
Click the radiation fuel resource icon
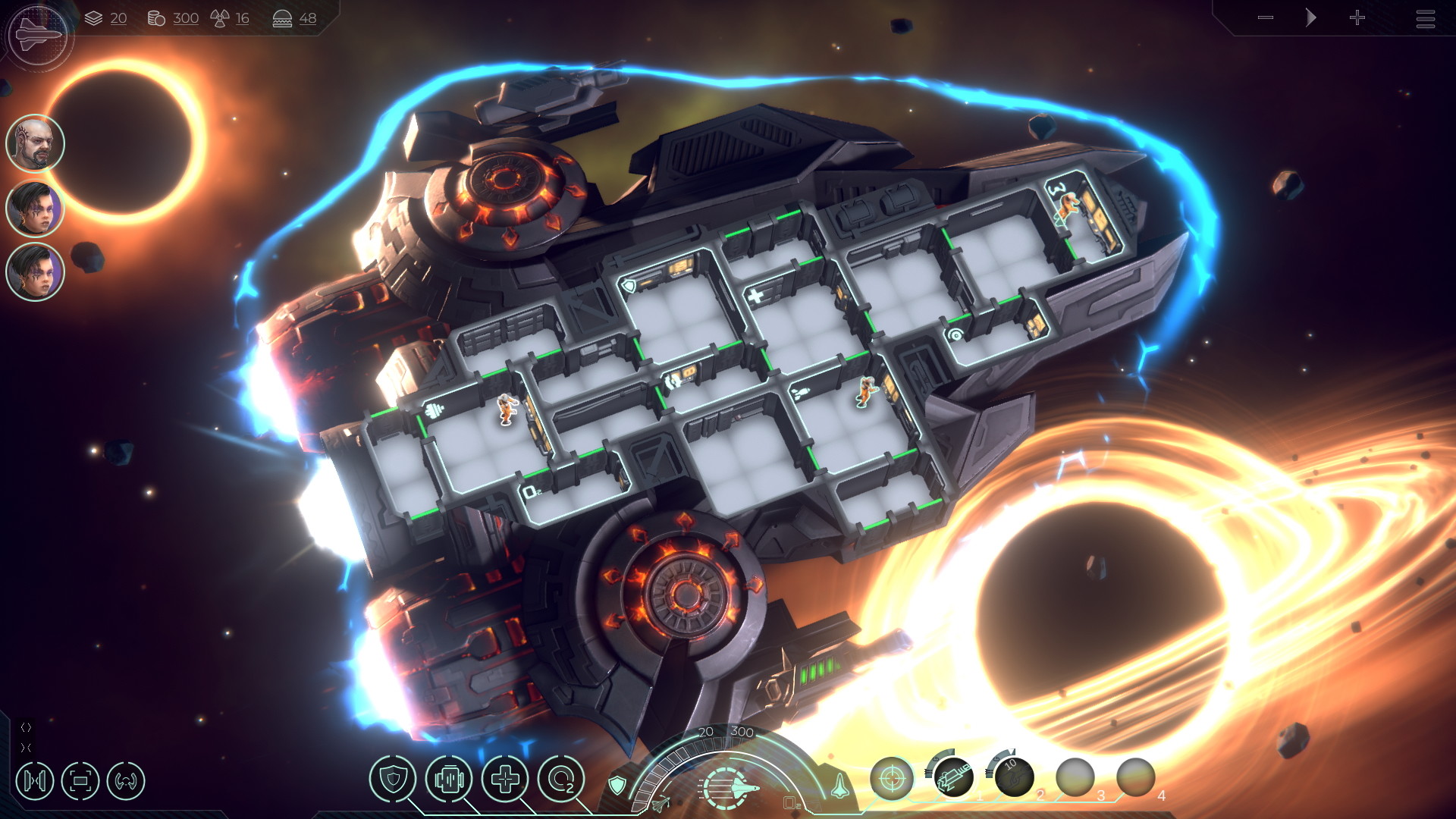coord(220,17)
